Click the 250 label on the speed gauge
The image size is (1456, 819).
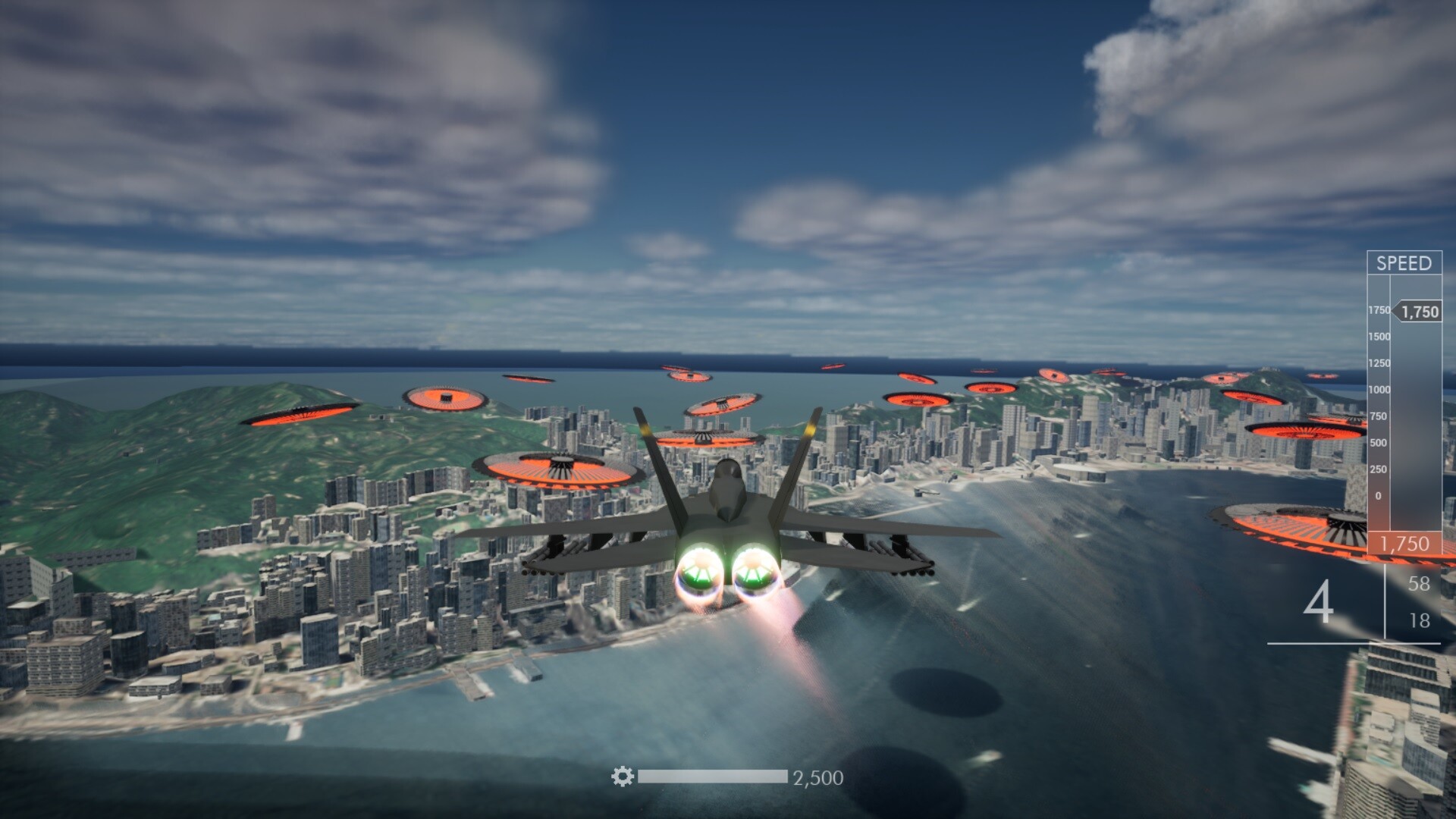click(1379, 469)
